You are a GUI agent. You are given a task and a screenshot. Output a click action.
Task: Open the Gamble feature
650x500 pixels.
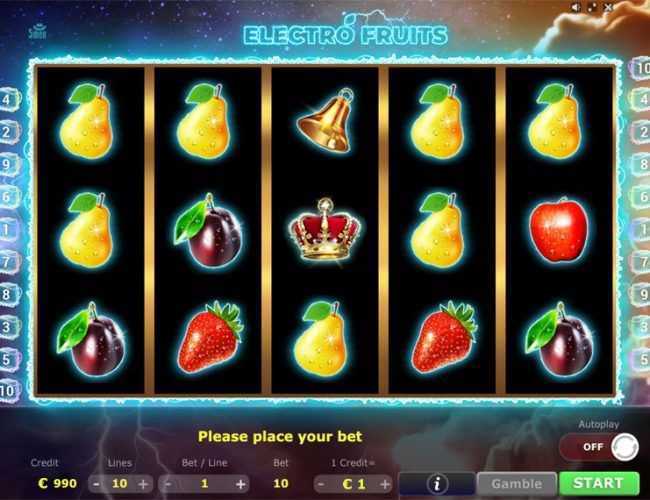point(516,484)
